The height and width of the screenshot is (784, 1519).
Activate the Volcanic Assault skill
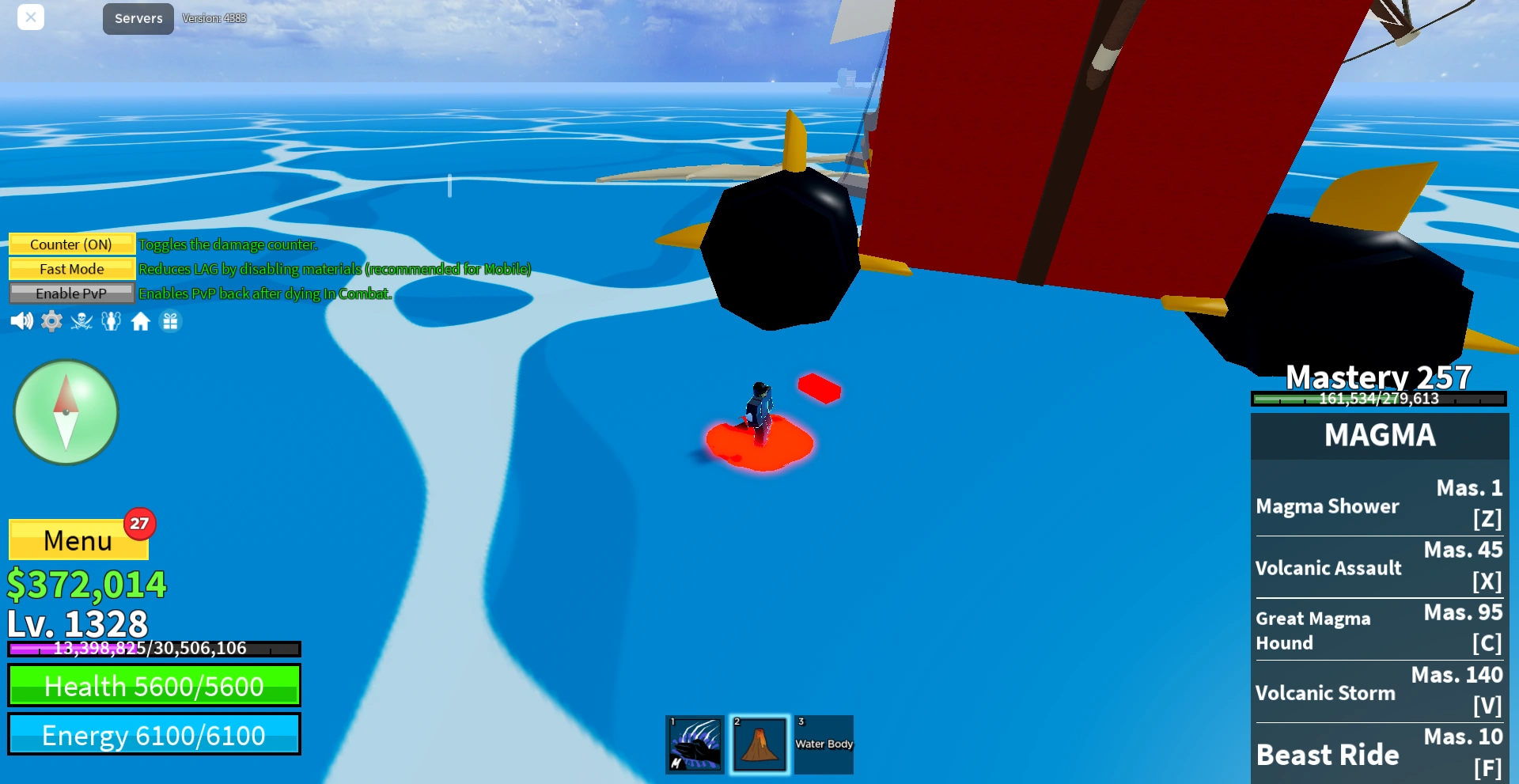click(x=1379, y=566)
